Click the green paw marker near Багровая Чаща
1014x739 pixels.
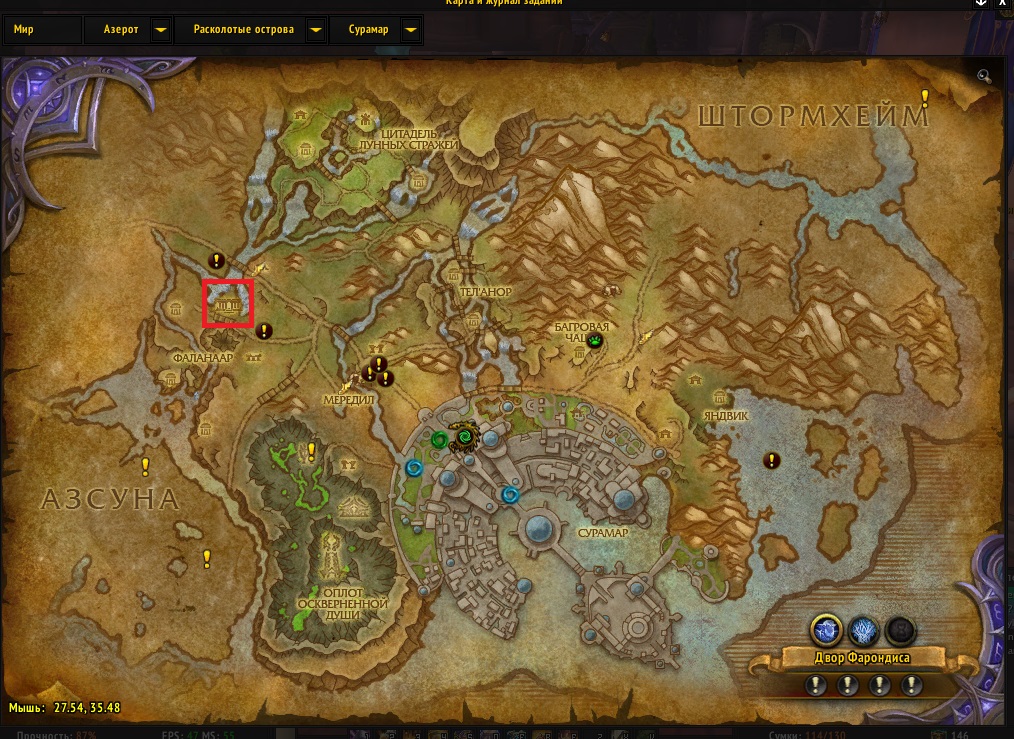pos(597,341)
